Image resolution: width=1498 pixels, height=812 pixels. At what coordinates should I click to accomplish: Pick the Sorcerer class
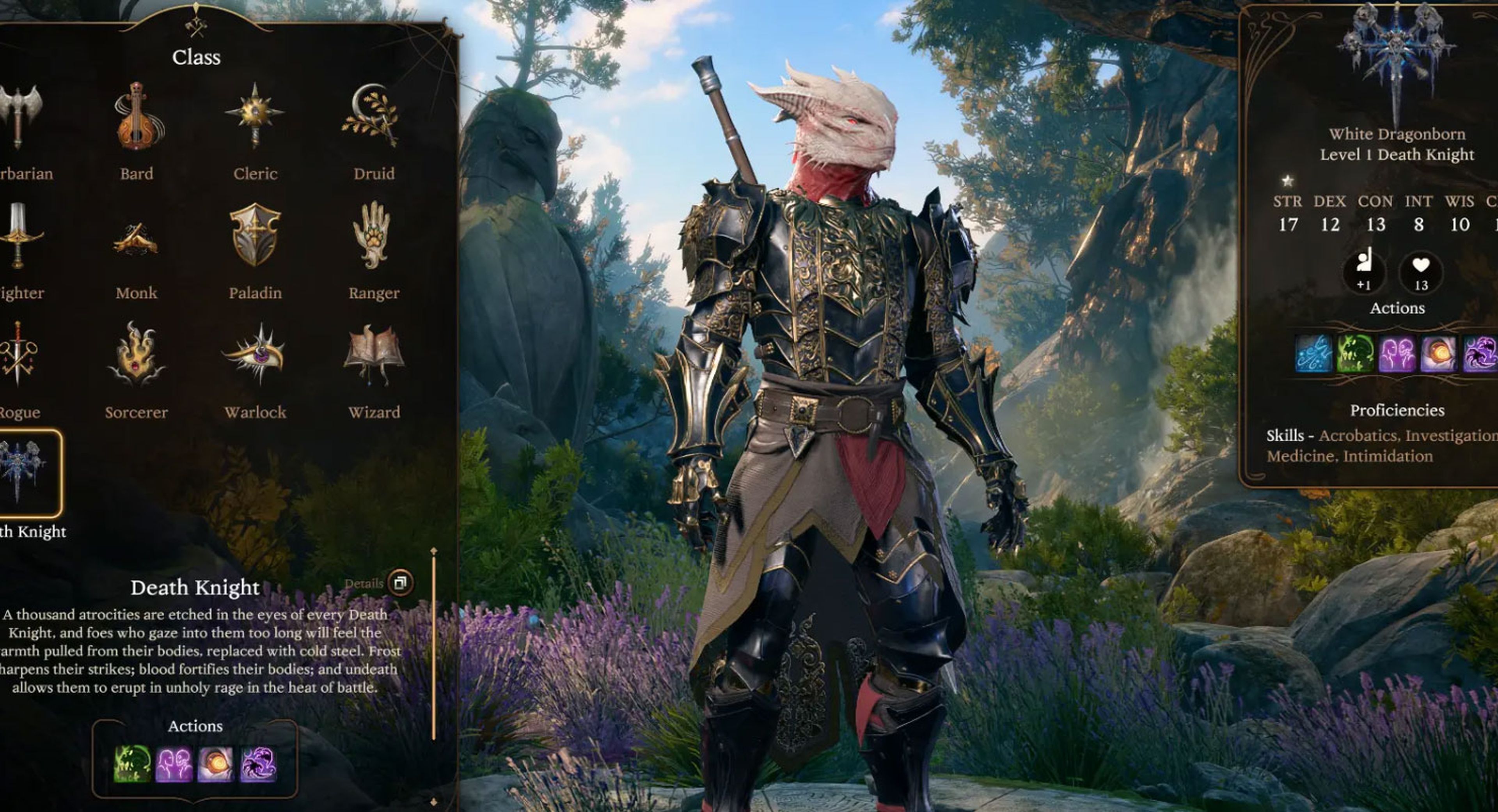tap(136, 355)
